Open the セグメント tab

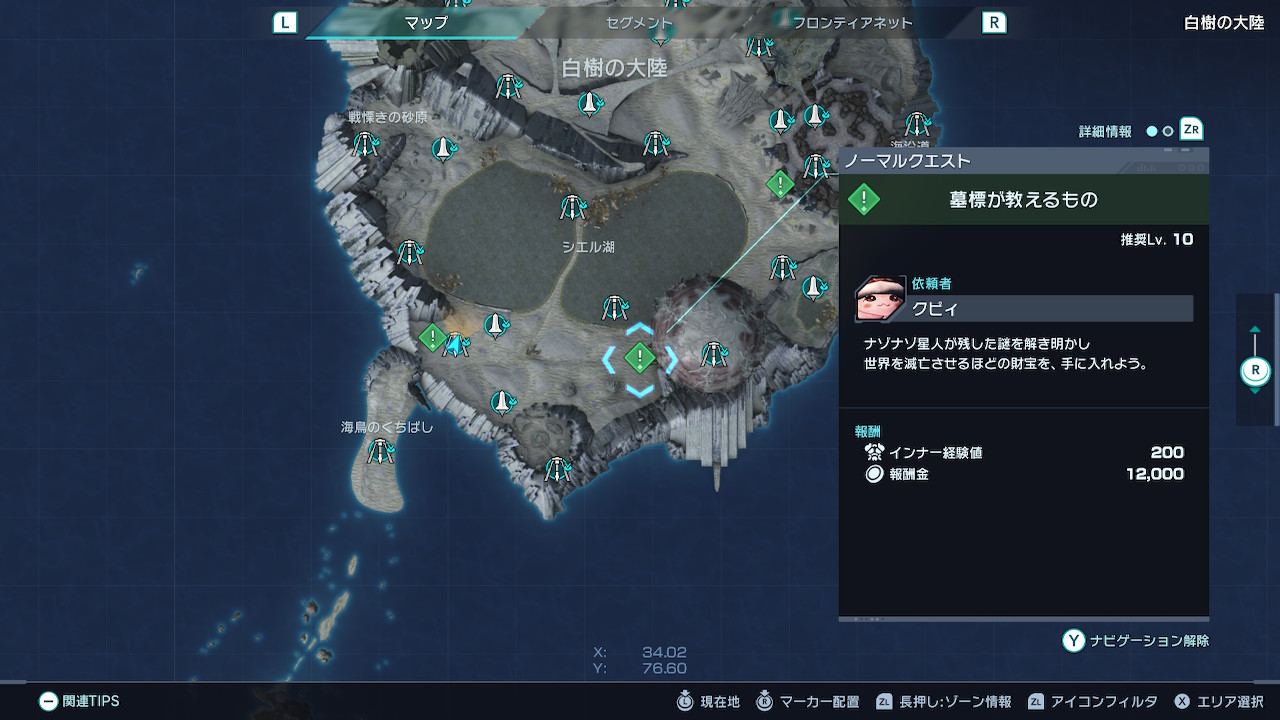click(x=639, y=22)
